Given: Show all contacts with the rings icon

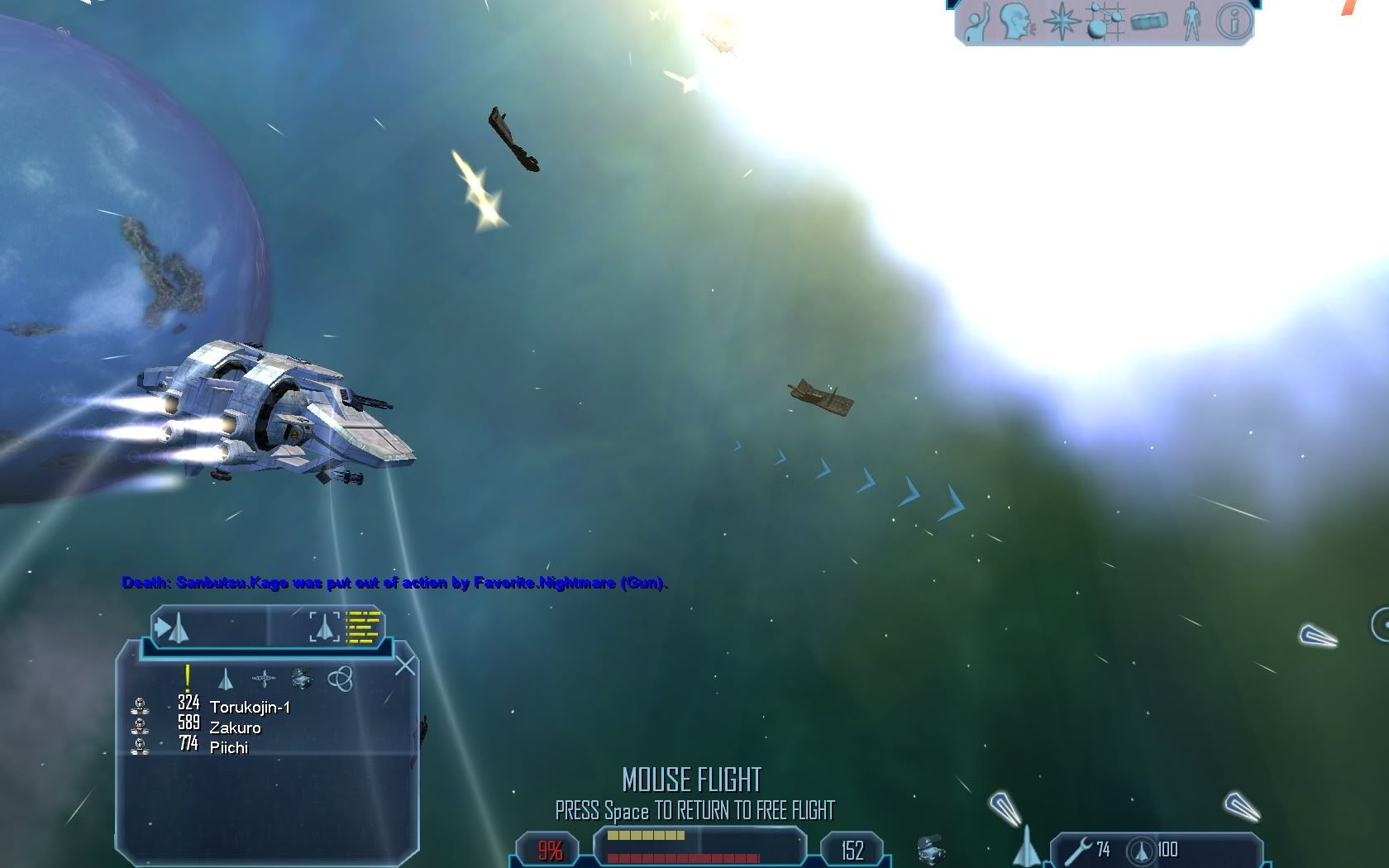Looking at the screenshot, I should tap(341, 680).
